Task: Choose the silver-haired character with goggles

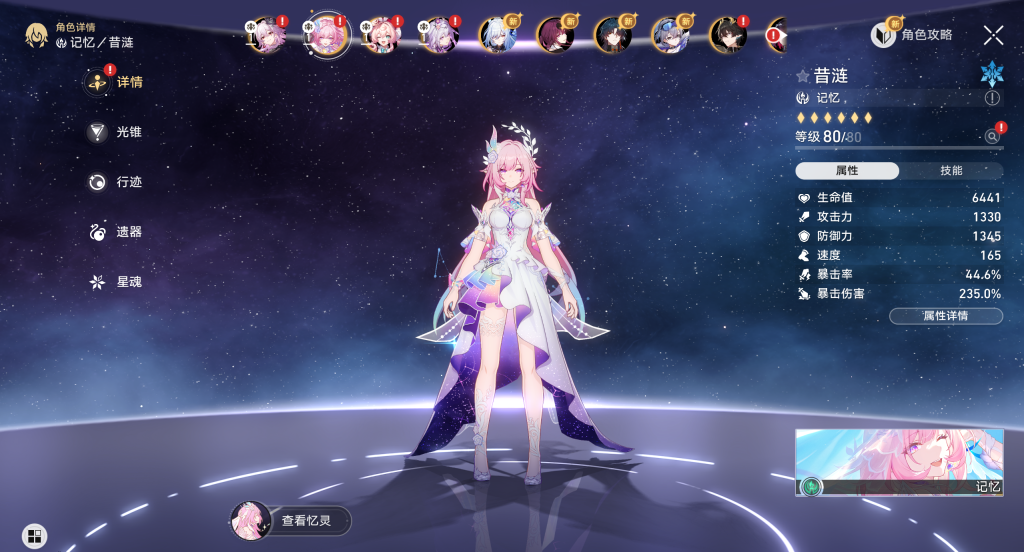Action: (668, 35)
